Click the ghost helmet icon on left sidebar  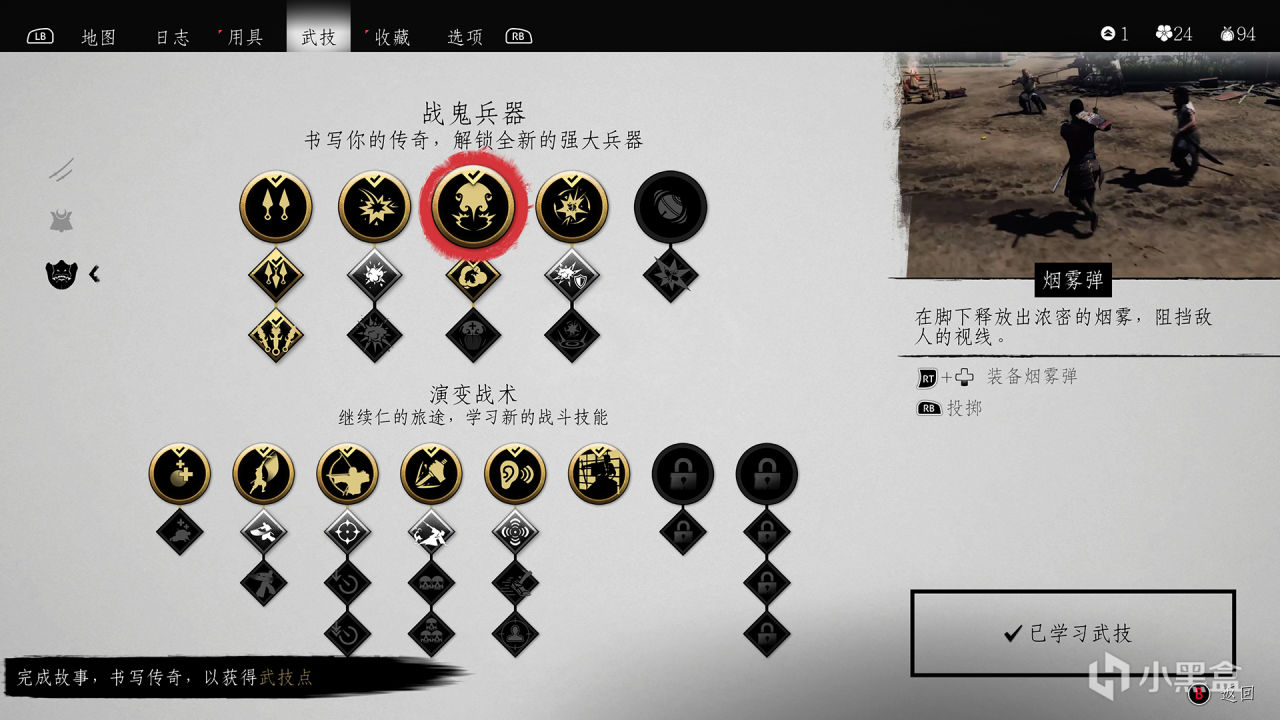click(x=60, y=273)
